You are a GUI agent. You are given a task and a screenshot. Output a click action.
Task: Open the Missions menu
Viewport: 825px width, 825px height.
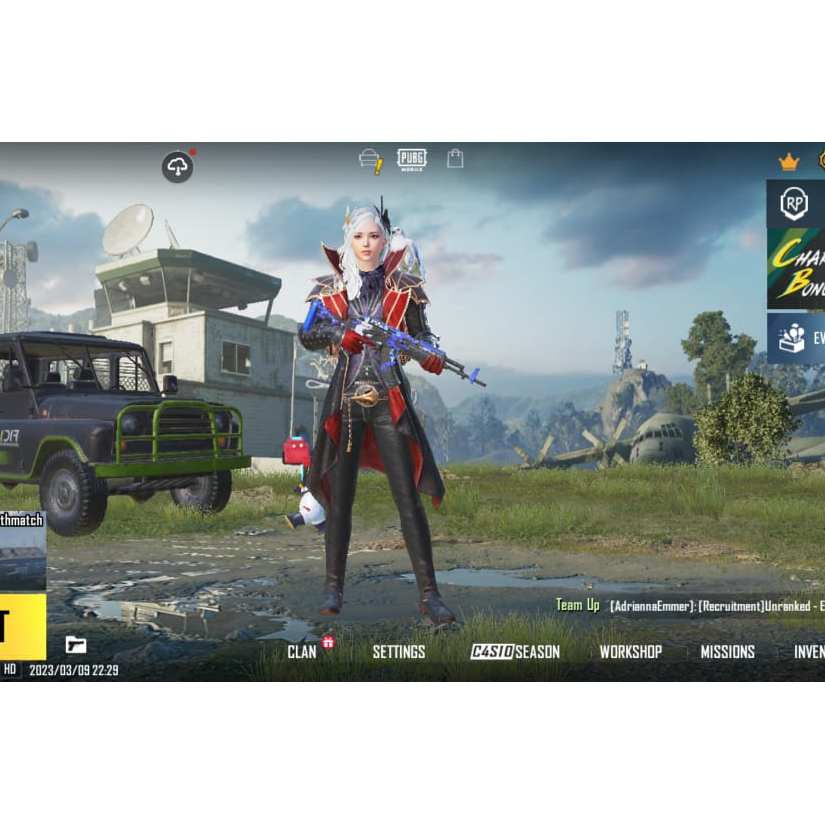pyautogui.click(x=727, y=652)
